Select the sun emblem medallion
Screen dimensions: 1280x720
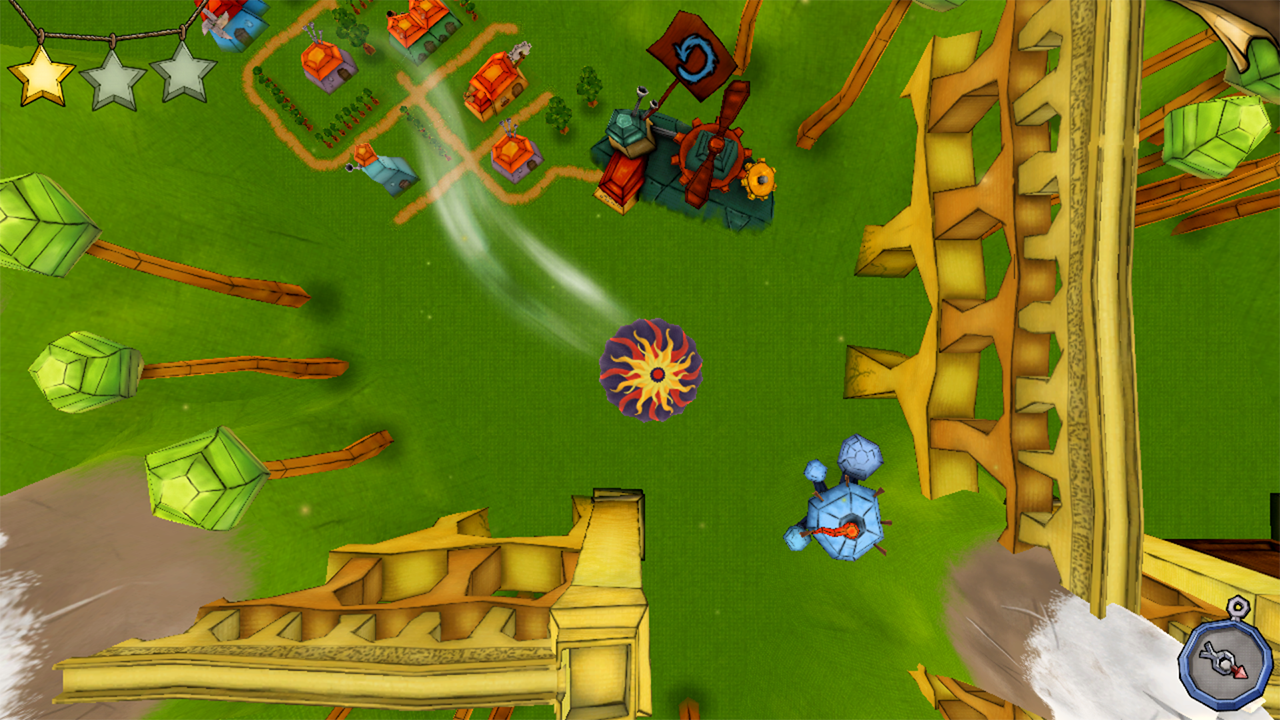click(655, 372)
